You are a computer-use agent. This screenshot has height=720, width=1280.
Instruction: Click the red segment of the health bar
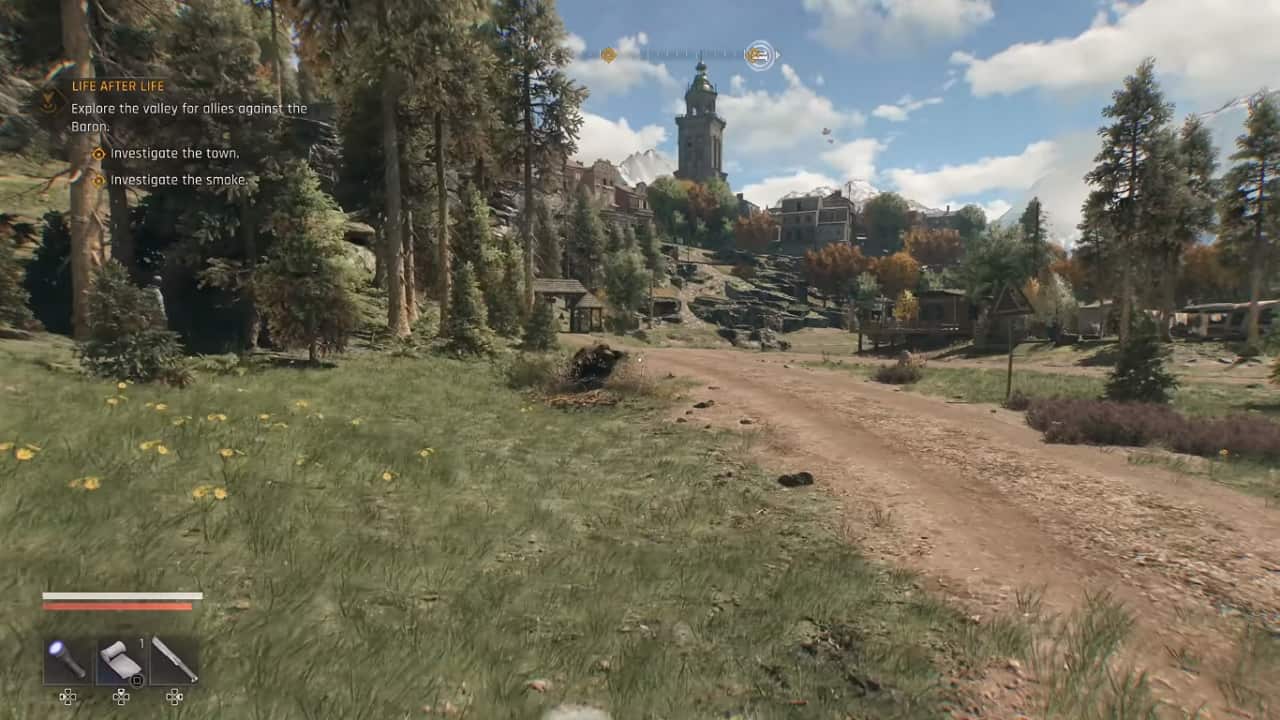(x=118, y=606)
